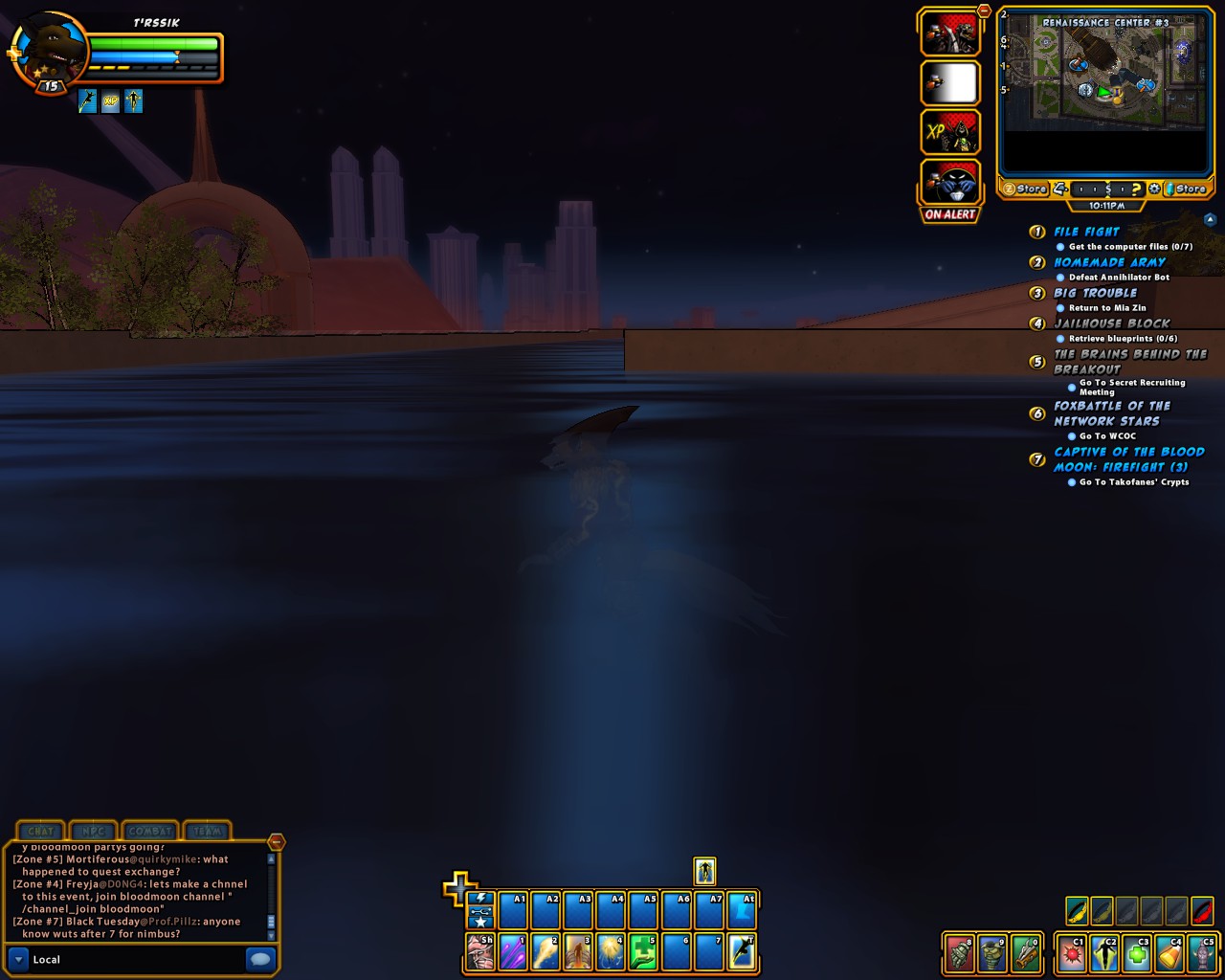Open minimap gear options

coord(1155,189)
